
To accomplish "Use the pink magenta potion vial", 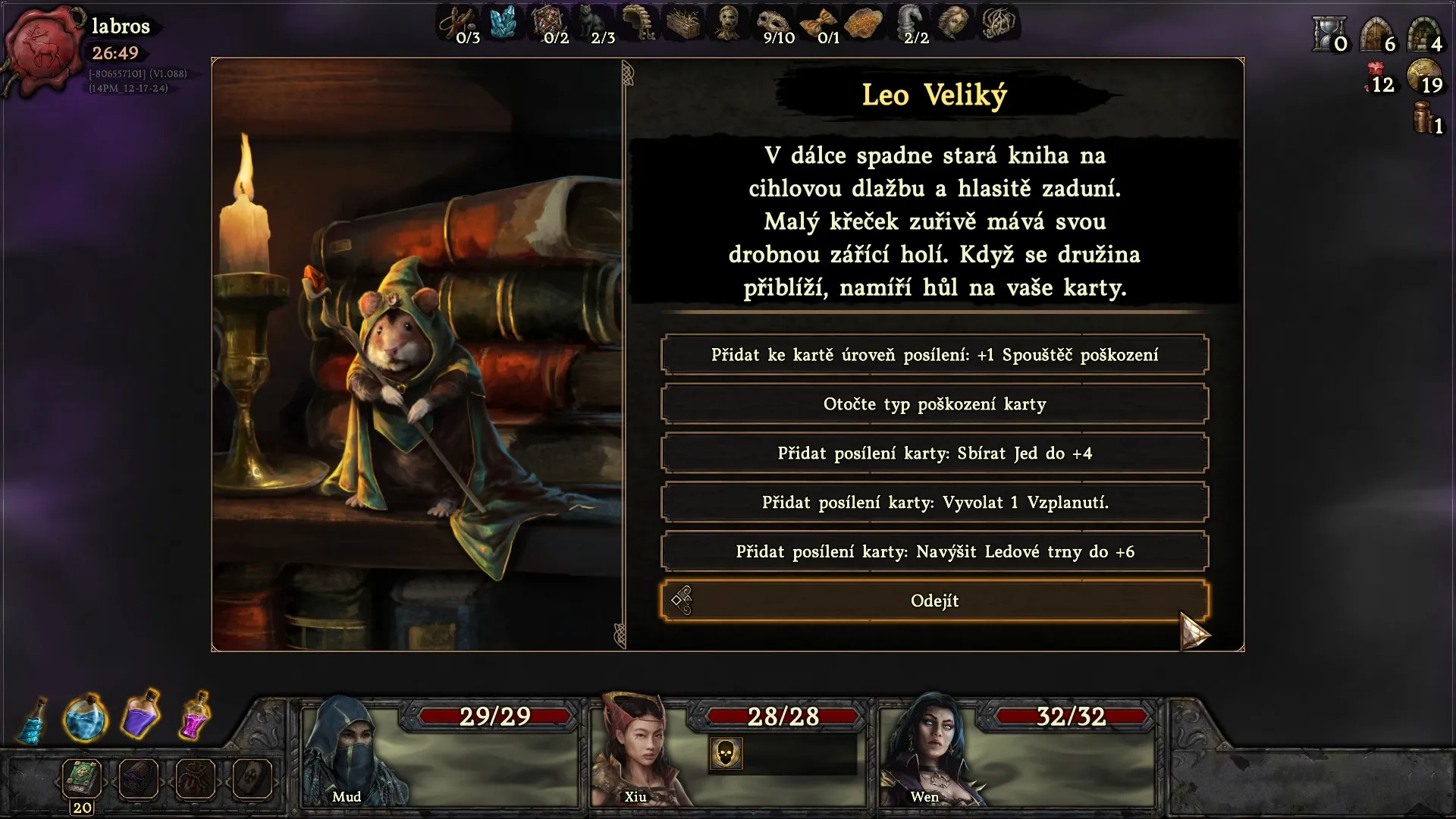I will tap(195, 715).
